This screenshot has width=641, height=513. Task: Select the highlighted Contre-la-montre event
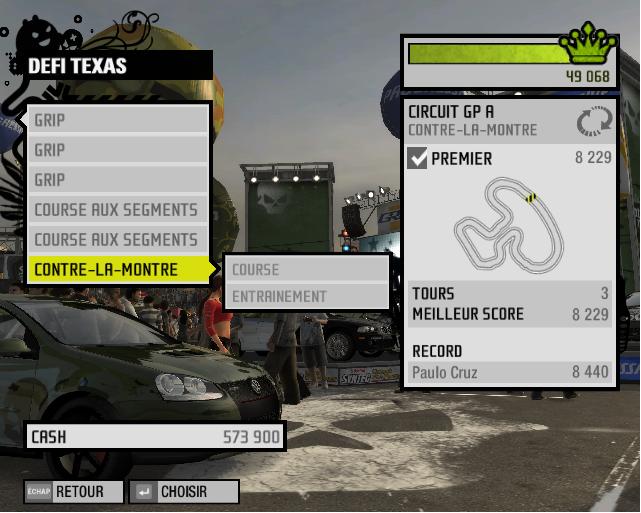(118, 269)
